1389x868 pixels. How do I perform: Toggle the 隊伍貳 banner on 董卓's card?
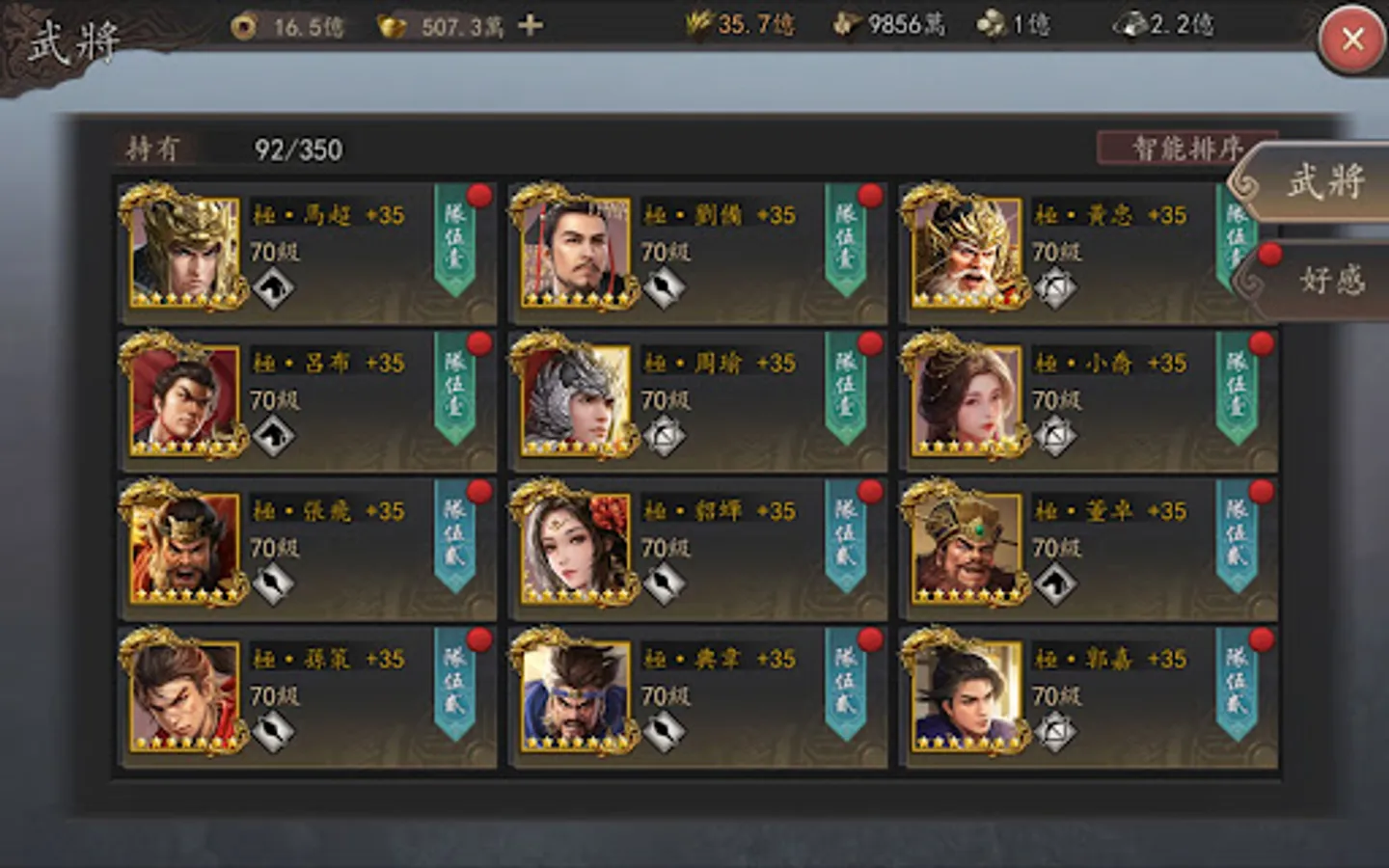tap(1238, 546)
